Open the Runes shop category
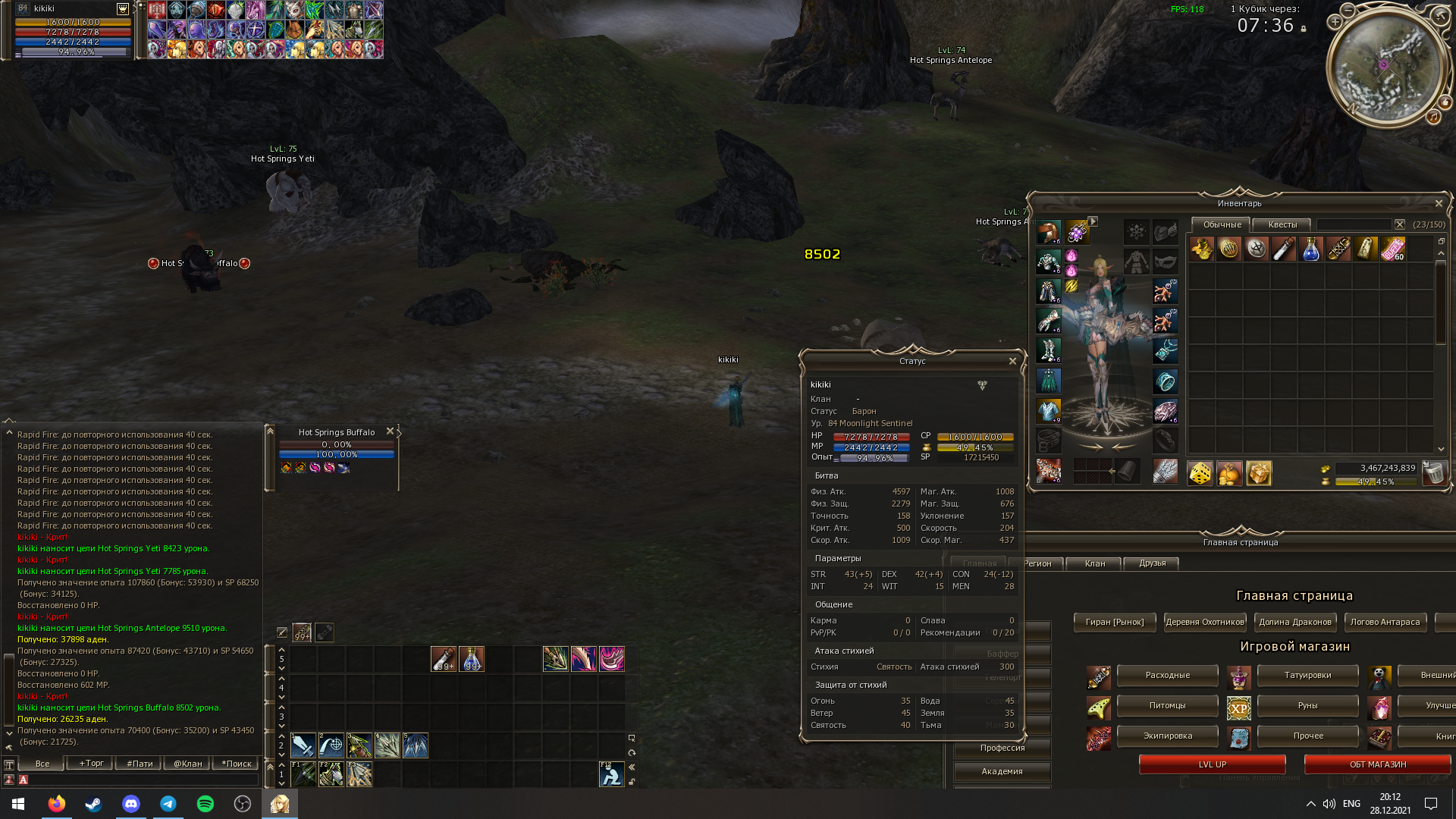 (1307, 705)
